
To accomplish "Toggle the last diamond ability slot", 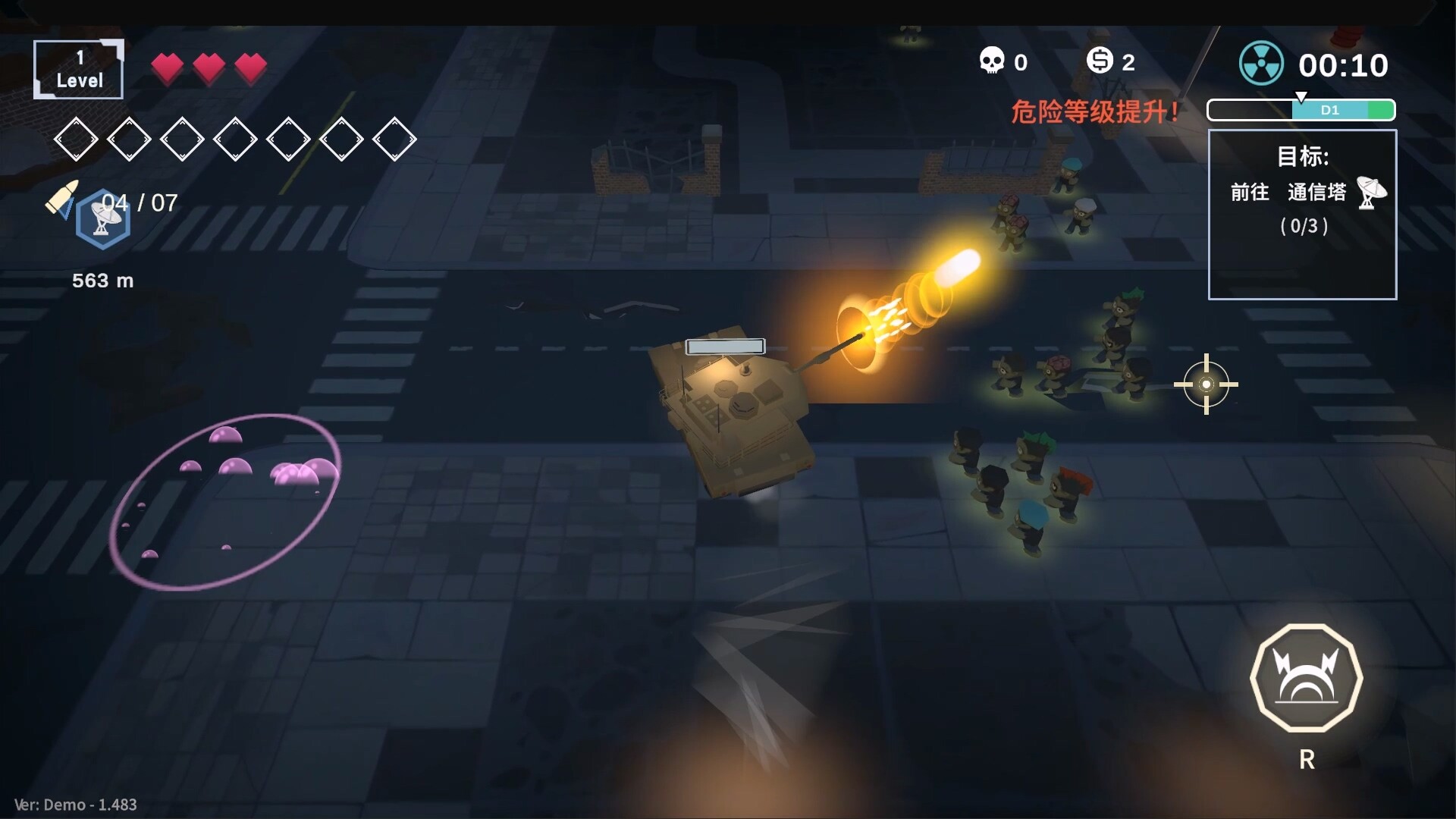I will pos(394,140).
